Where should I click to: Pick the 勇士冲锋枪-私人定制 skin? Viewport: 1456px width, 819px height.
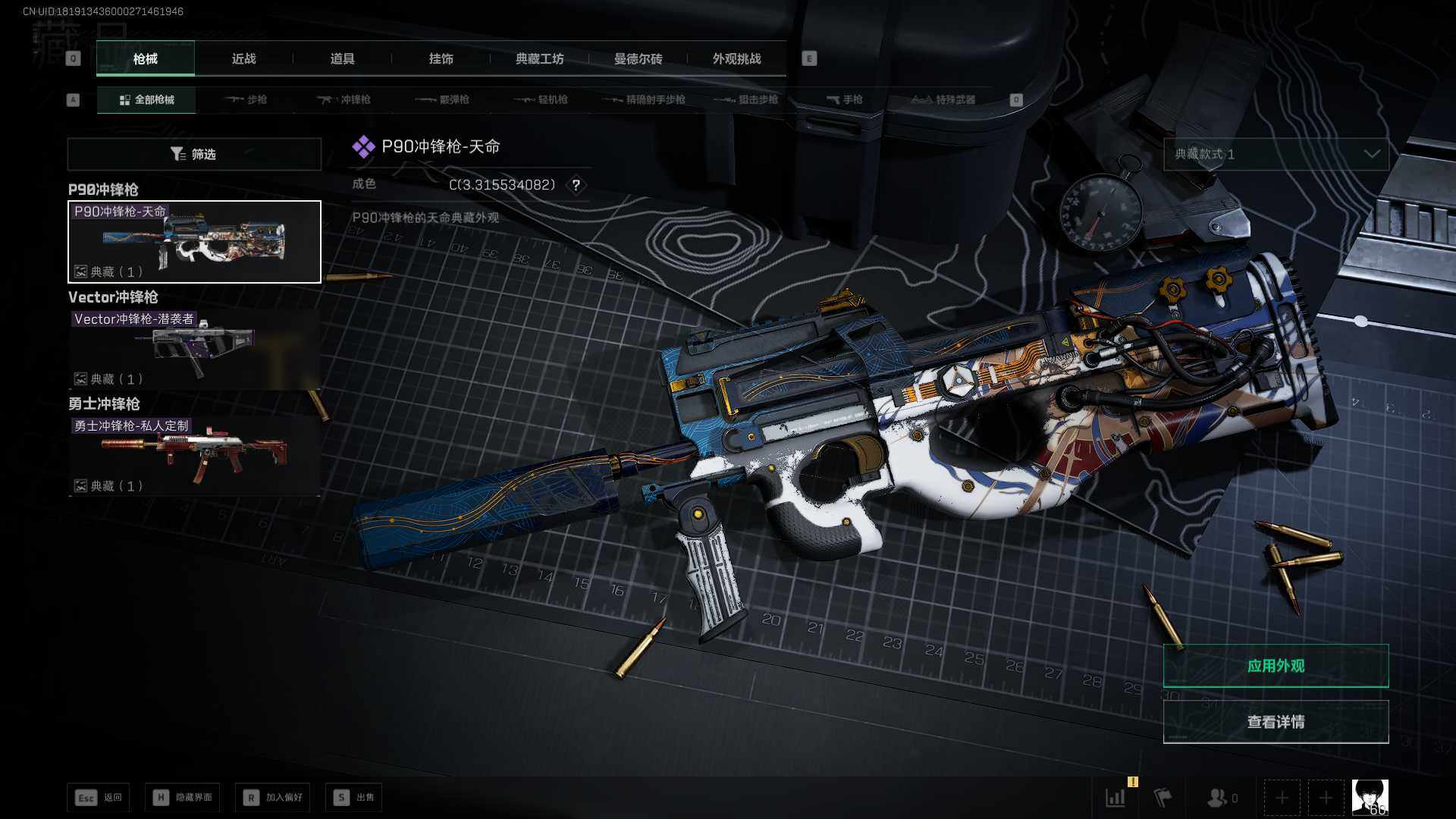194,456
